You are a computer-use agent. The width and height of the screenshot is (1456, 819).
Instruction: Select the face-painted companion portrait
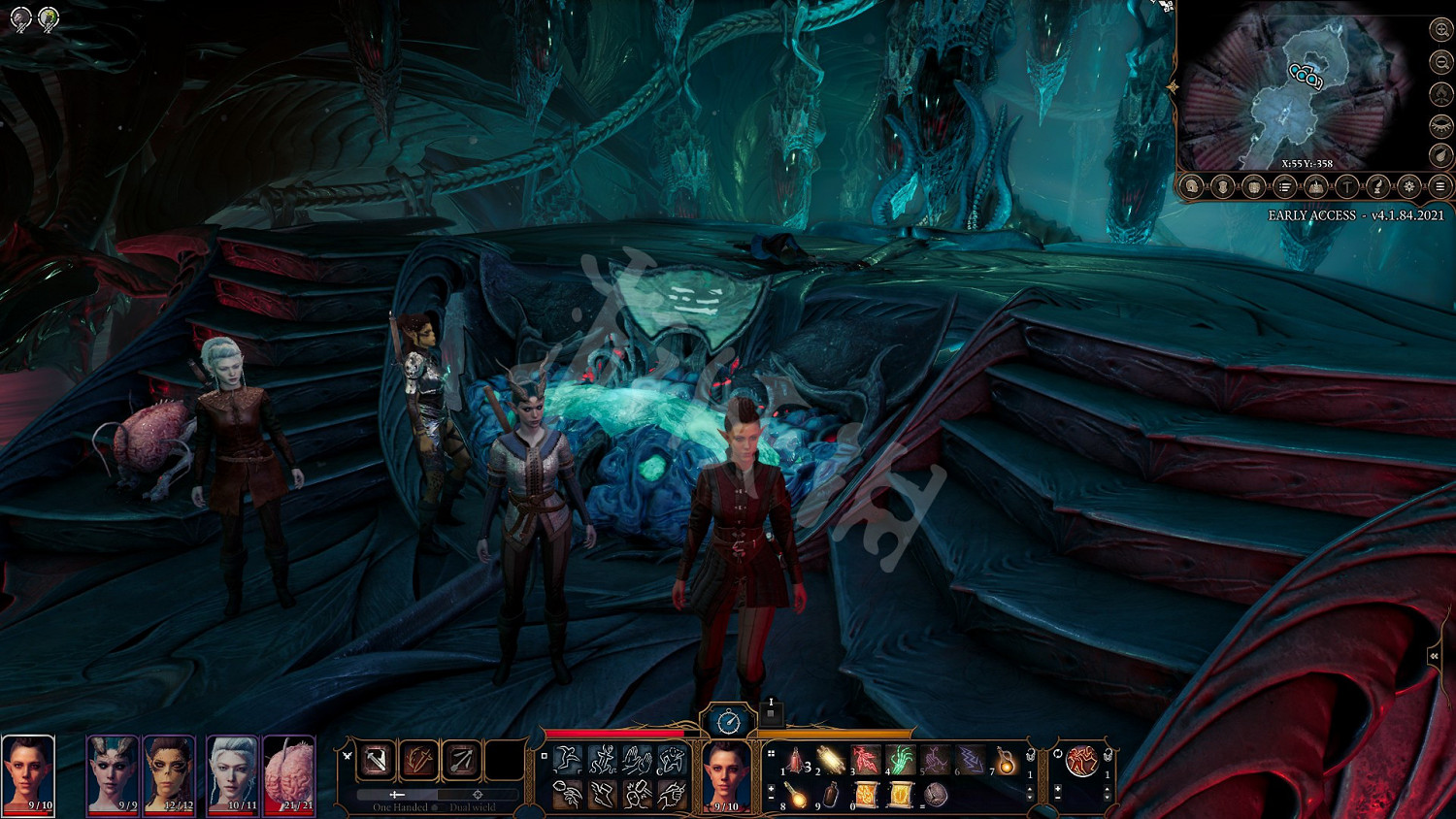(x=170, y=773)
